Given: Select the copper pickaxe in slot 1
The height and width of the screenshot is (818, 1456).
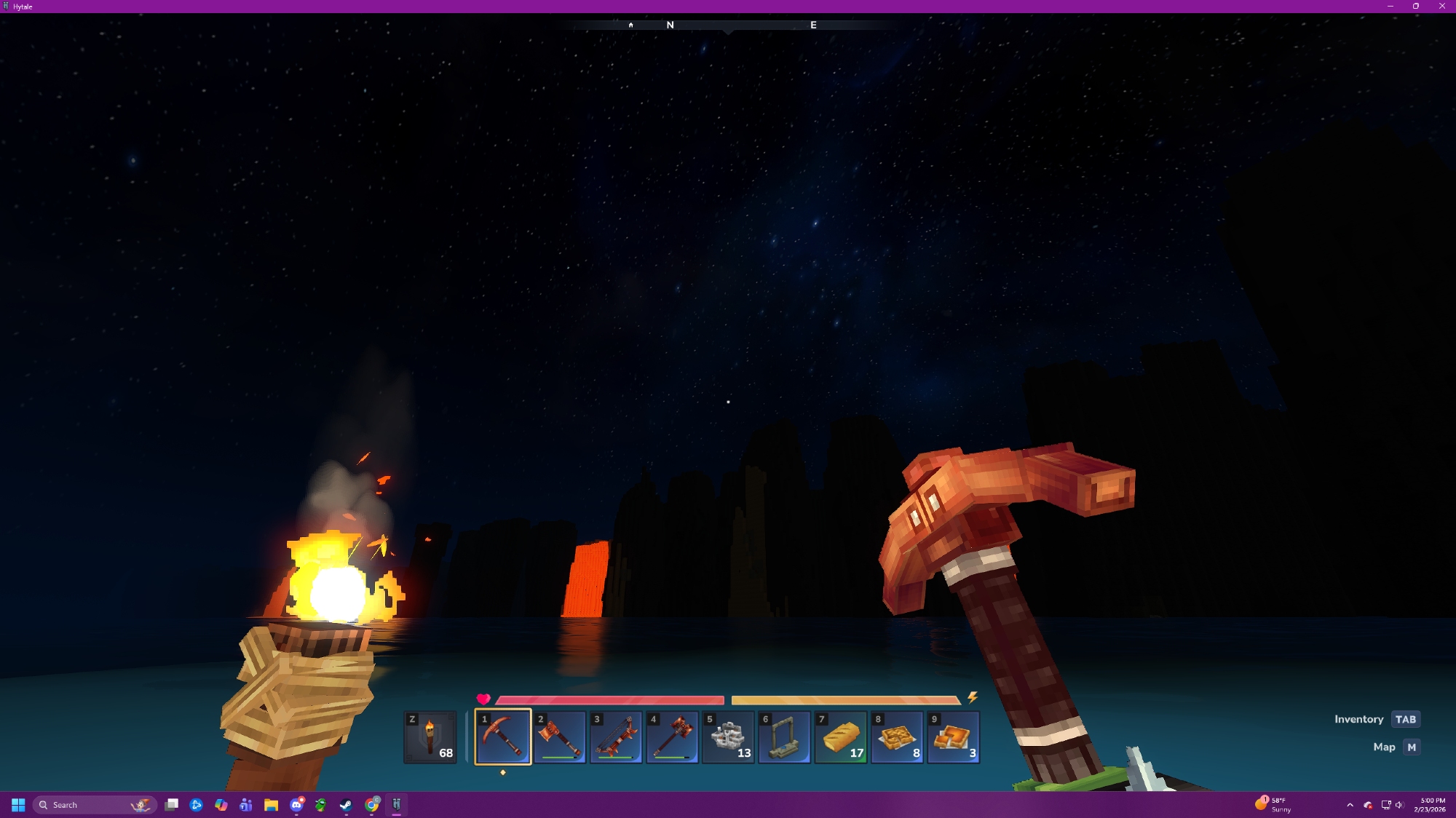Looking at the screenshot, I should click(x=503, y=736).
